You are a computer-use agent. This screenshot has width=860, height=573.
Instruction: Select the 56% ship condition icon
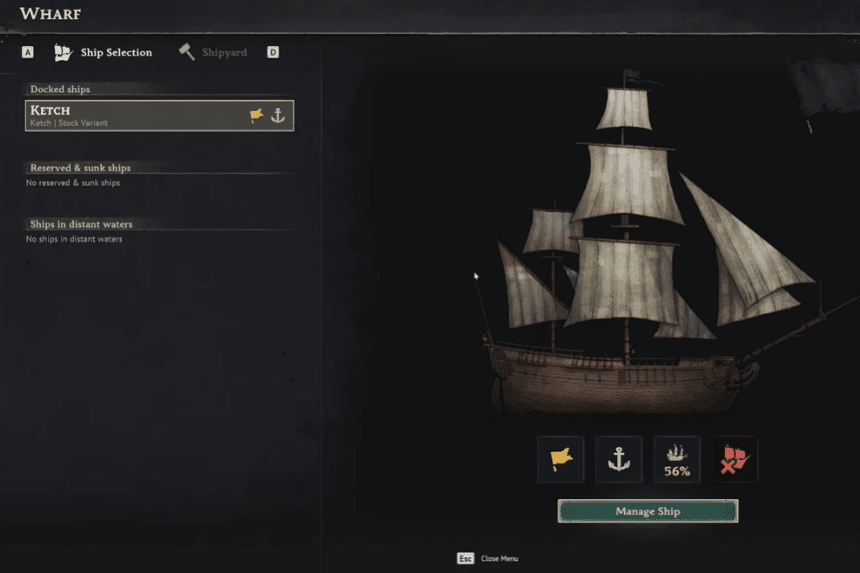tap(677, 459)
